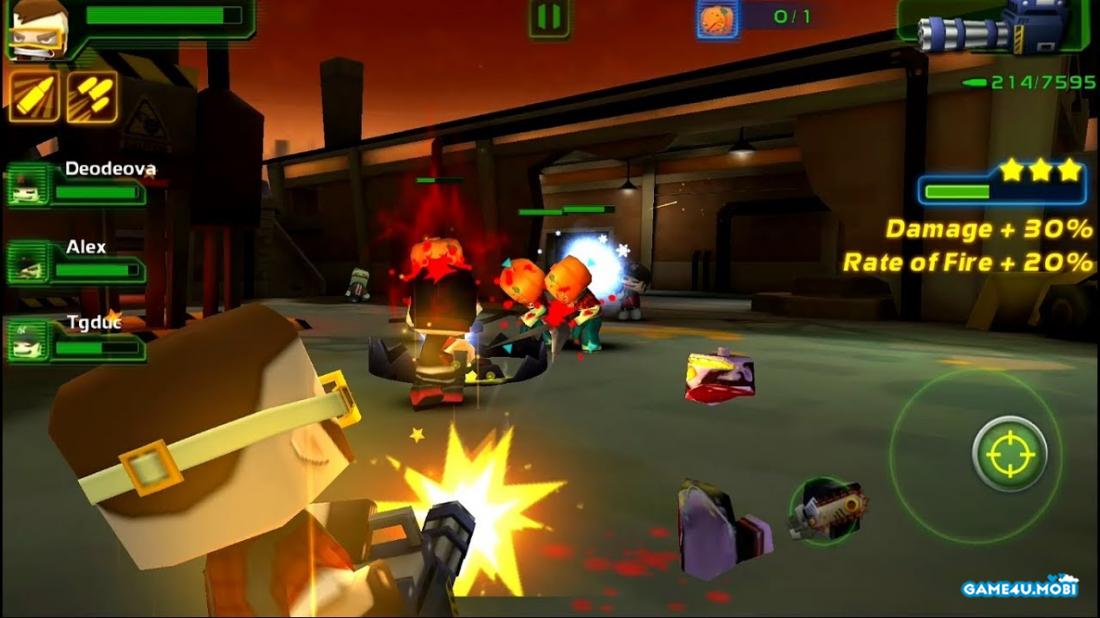Click the player character portrait
The height and width of the screenshot is (618, 1100).
coord(38,28)
